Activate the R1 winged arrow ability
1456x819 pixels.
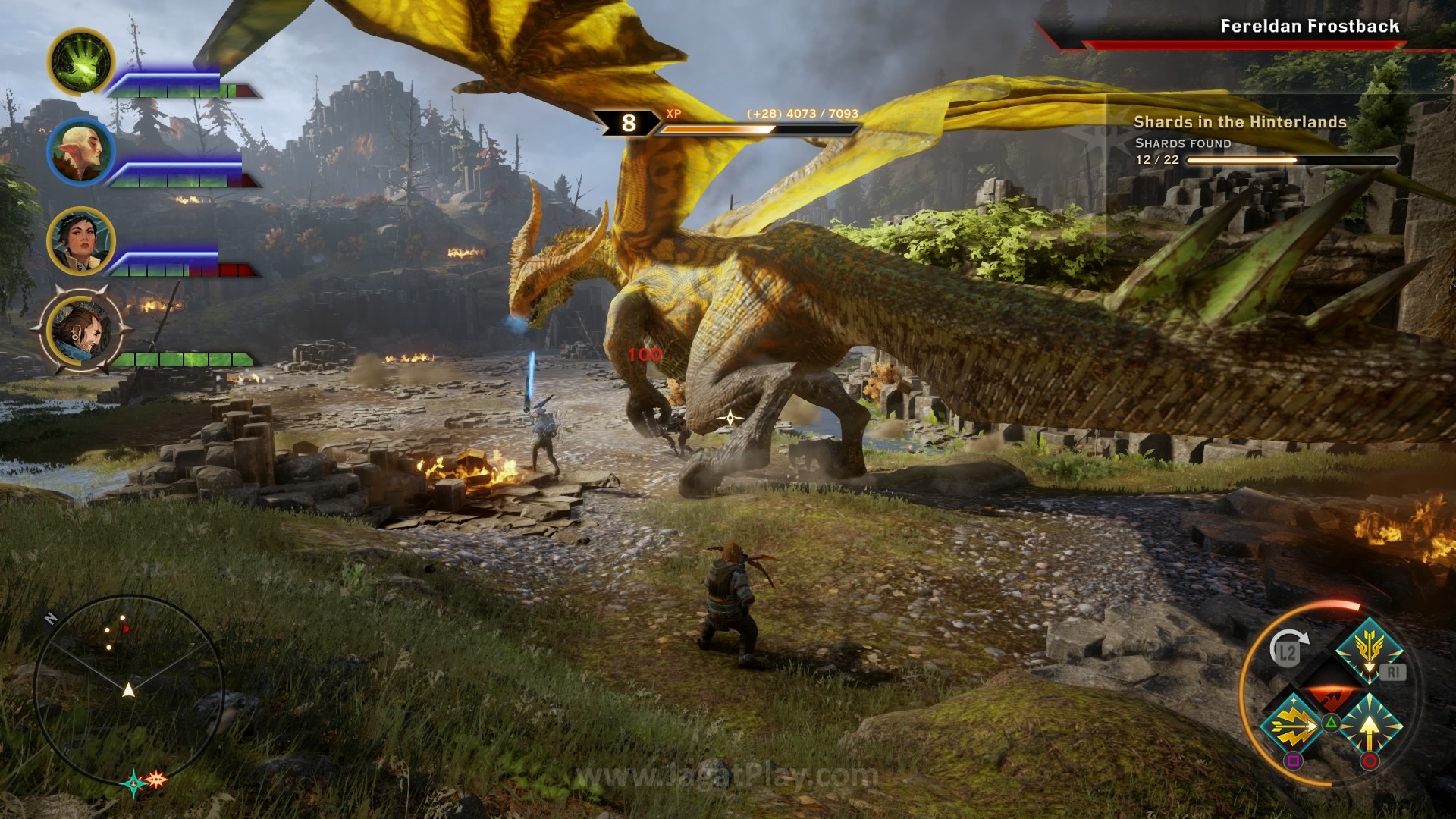(x=1369, y=652)
